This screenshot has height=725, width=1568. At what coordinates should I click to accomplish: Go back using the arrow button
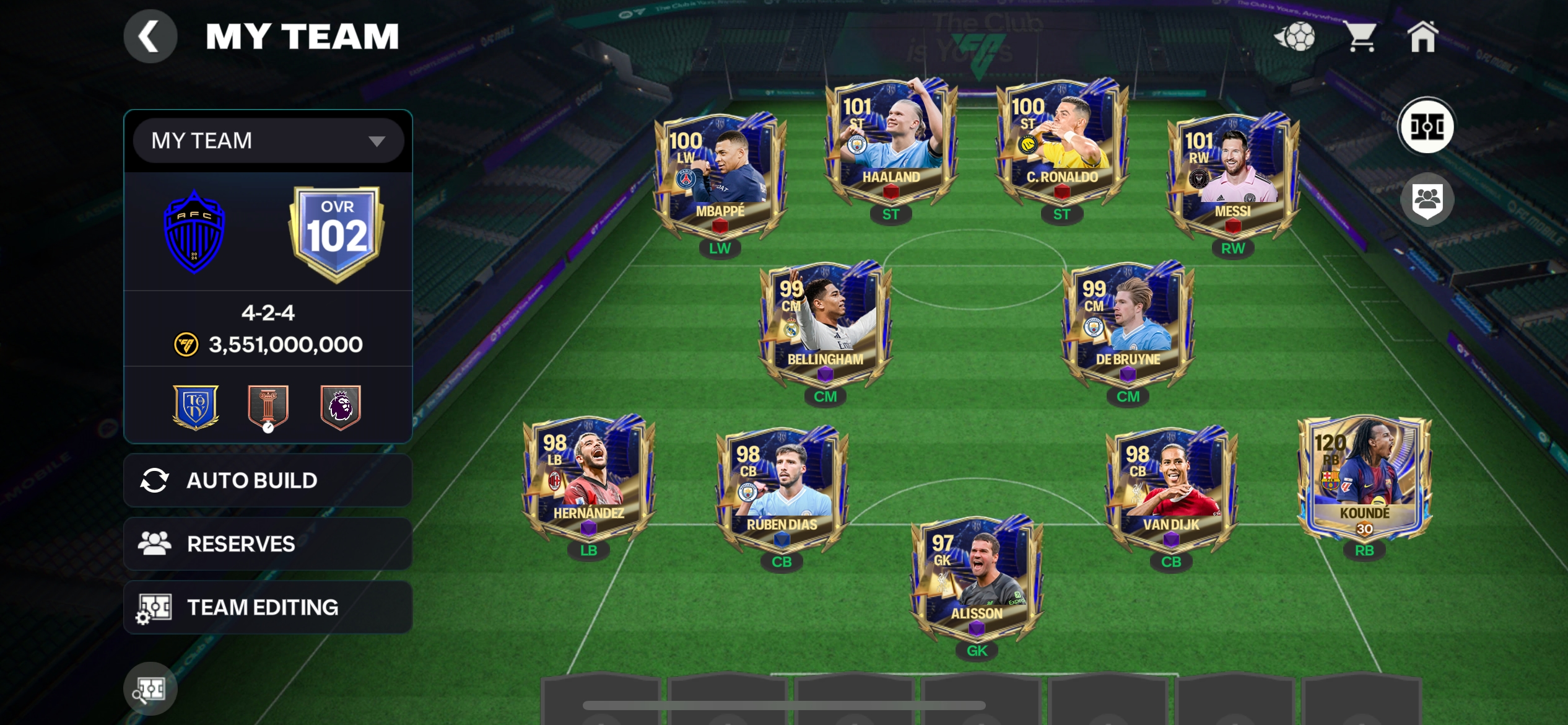(150, 37)
